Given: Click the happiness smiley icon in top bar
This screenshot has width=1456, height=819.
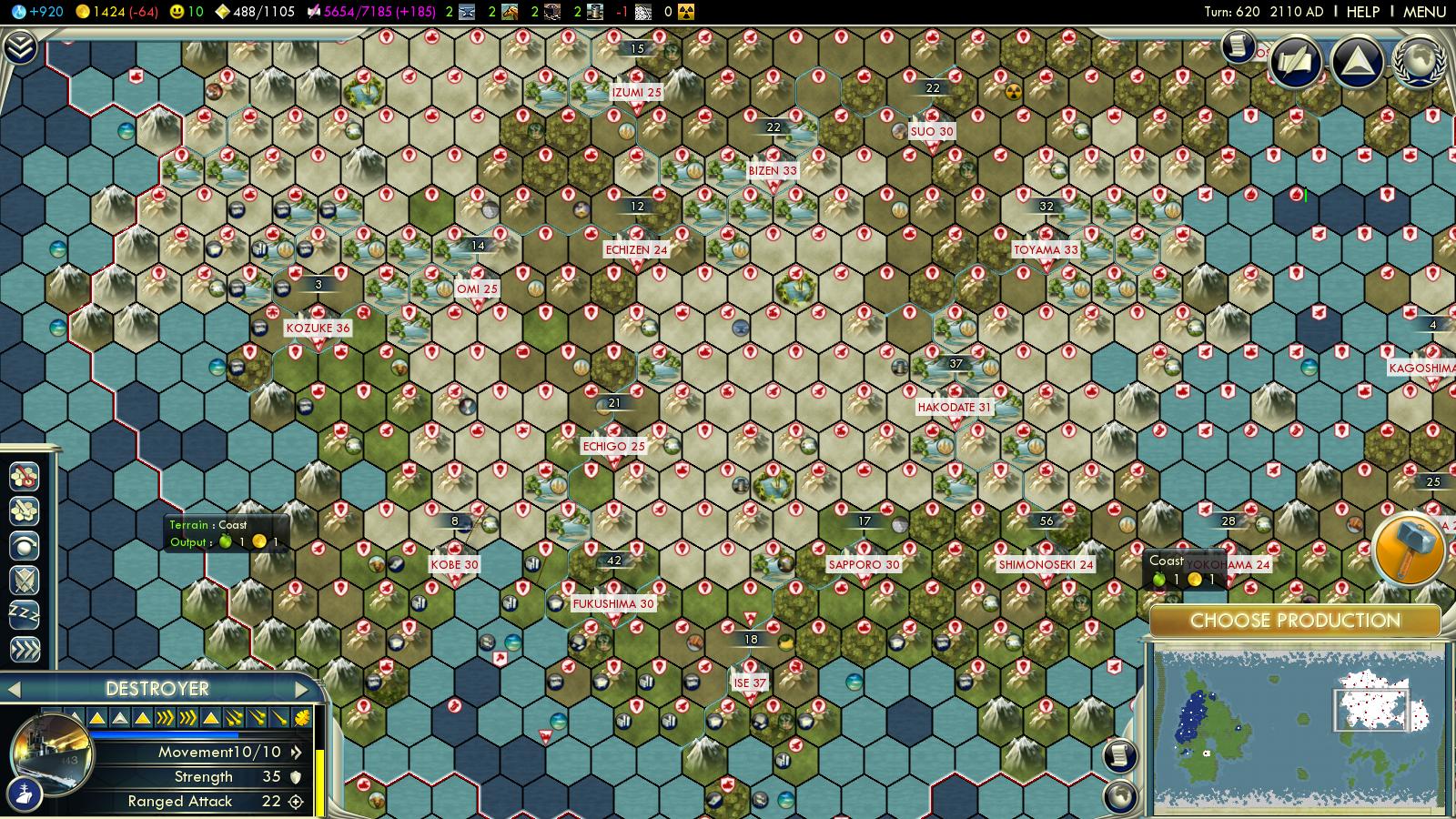Looking at the screenshot, I should point(178,11).
